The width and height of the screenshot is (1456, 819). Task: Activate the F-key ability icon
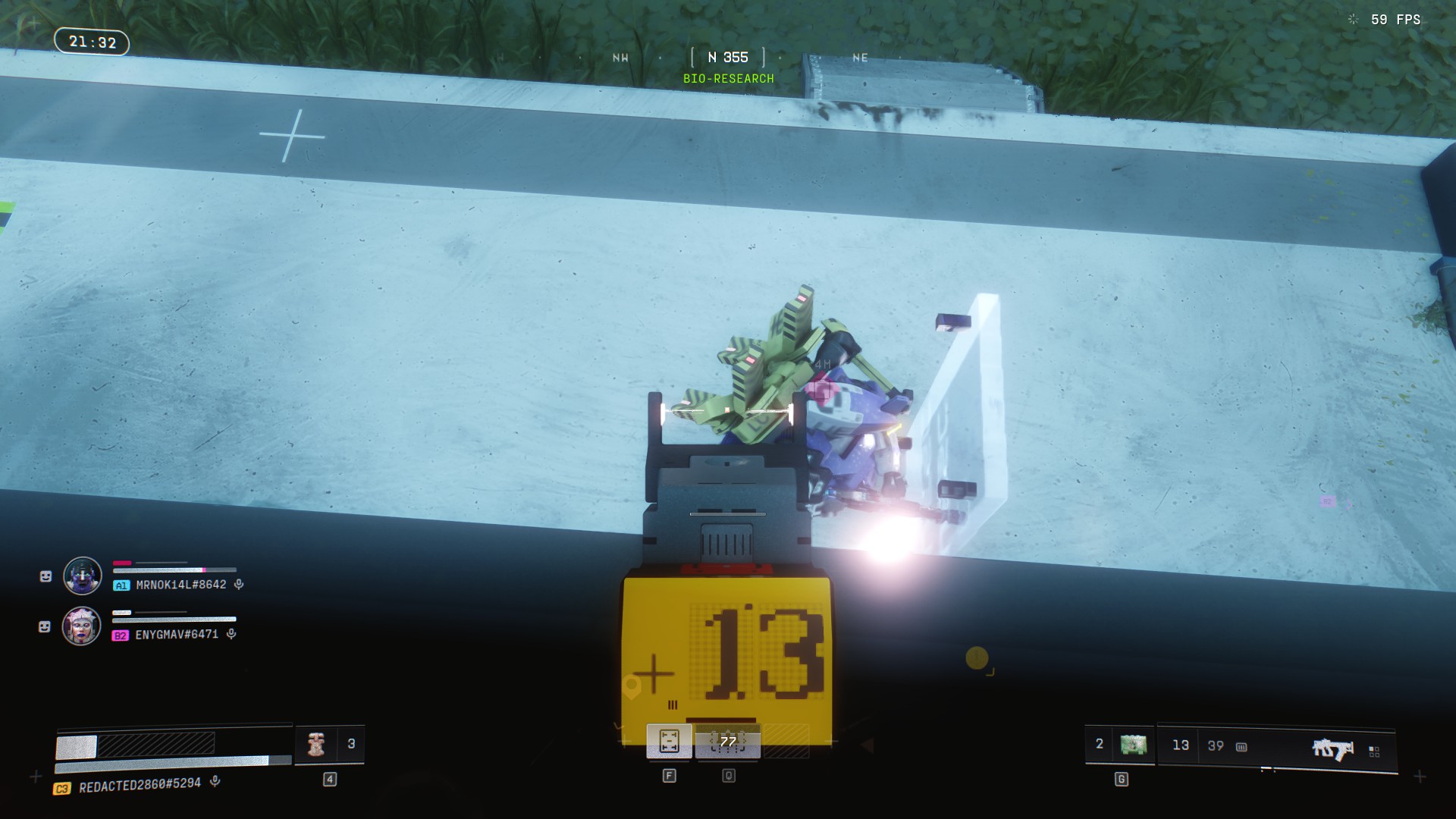pos(669,741)
